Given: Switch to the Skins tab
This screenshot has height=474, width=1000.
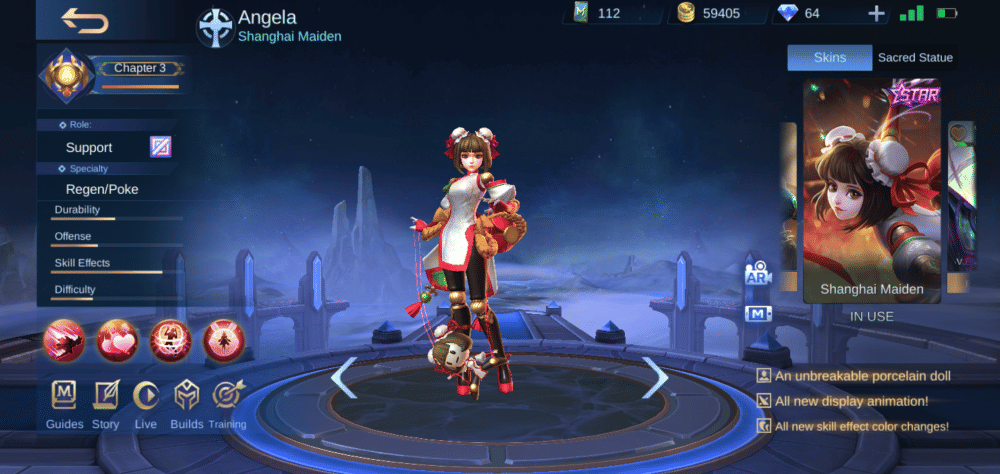Looking at the screenshot, I should (x=829, y=58).
